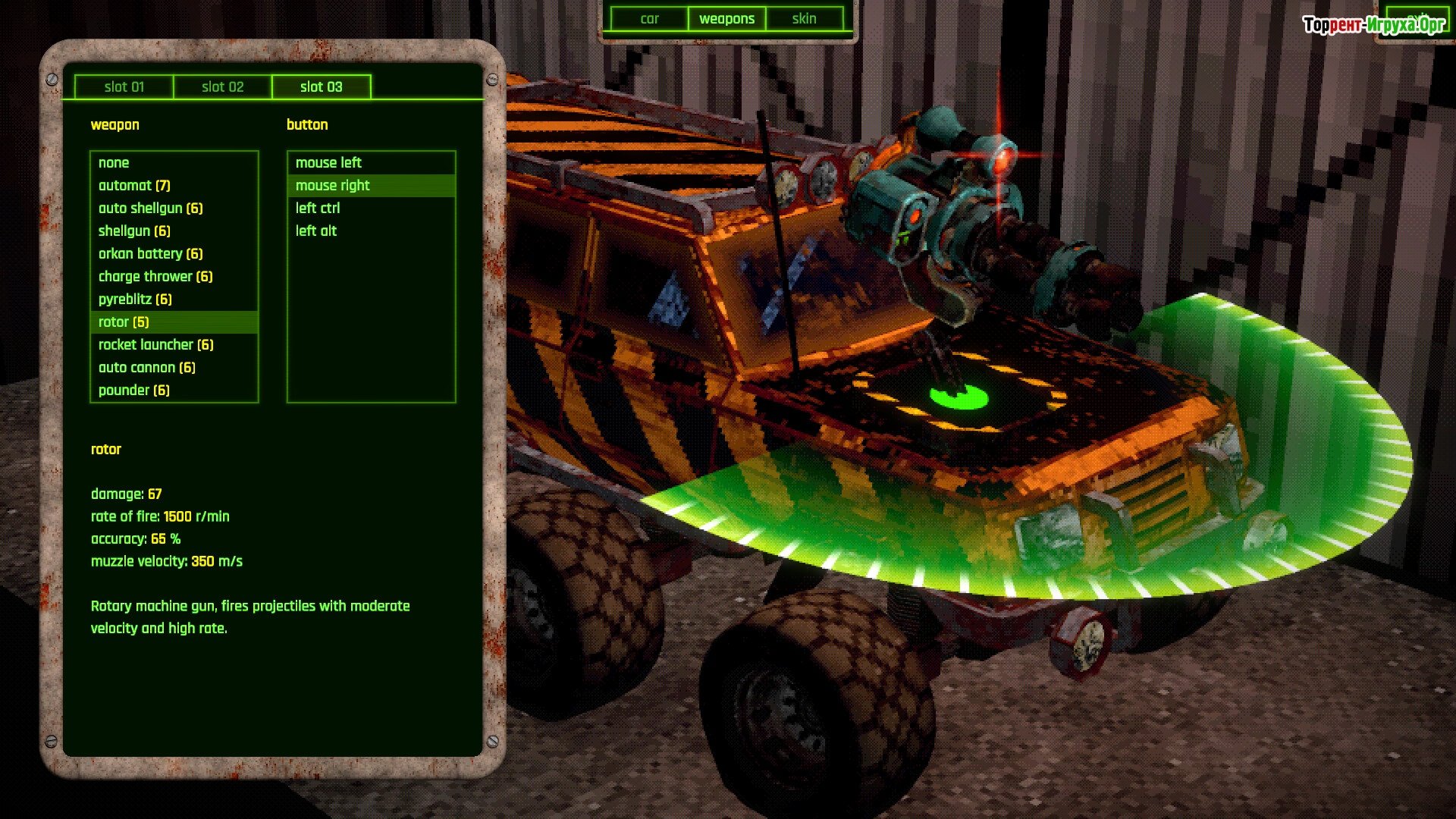Equip the pyreblitz weapon
Viewport: 1456px width, 819px height.
(x=135, y=300)
